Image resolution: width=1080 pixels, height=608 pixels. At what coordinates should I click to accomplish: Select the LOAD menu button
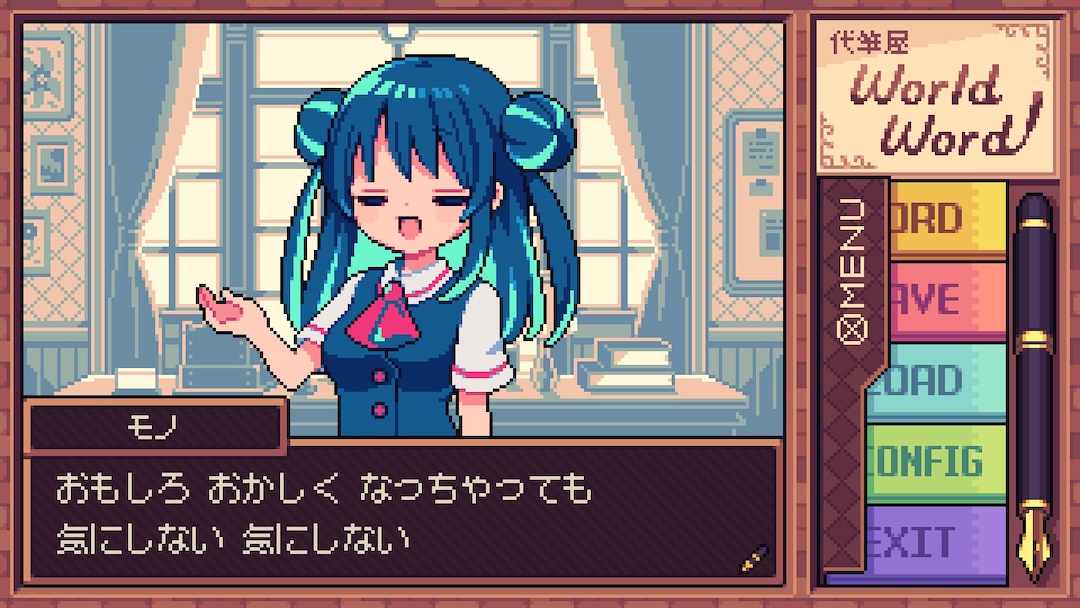click(940, 381)
